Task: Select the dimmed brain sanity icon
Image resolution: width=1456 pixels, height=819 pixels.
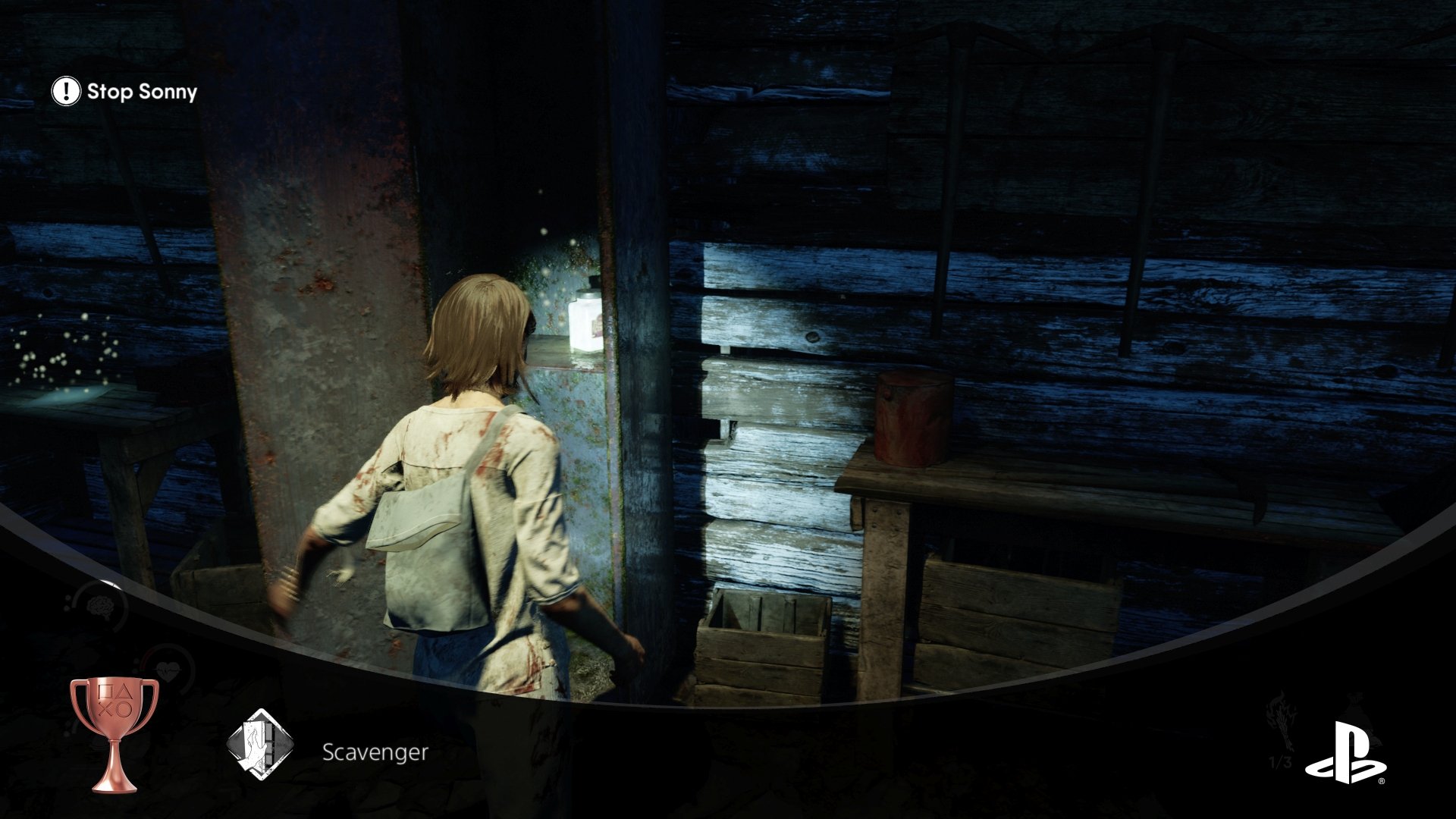Action: (x=99, y=607)
